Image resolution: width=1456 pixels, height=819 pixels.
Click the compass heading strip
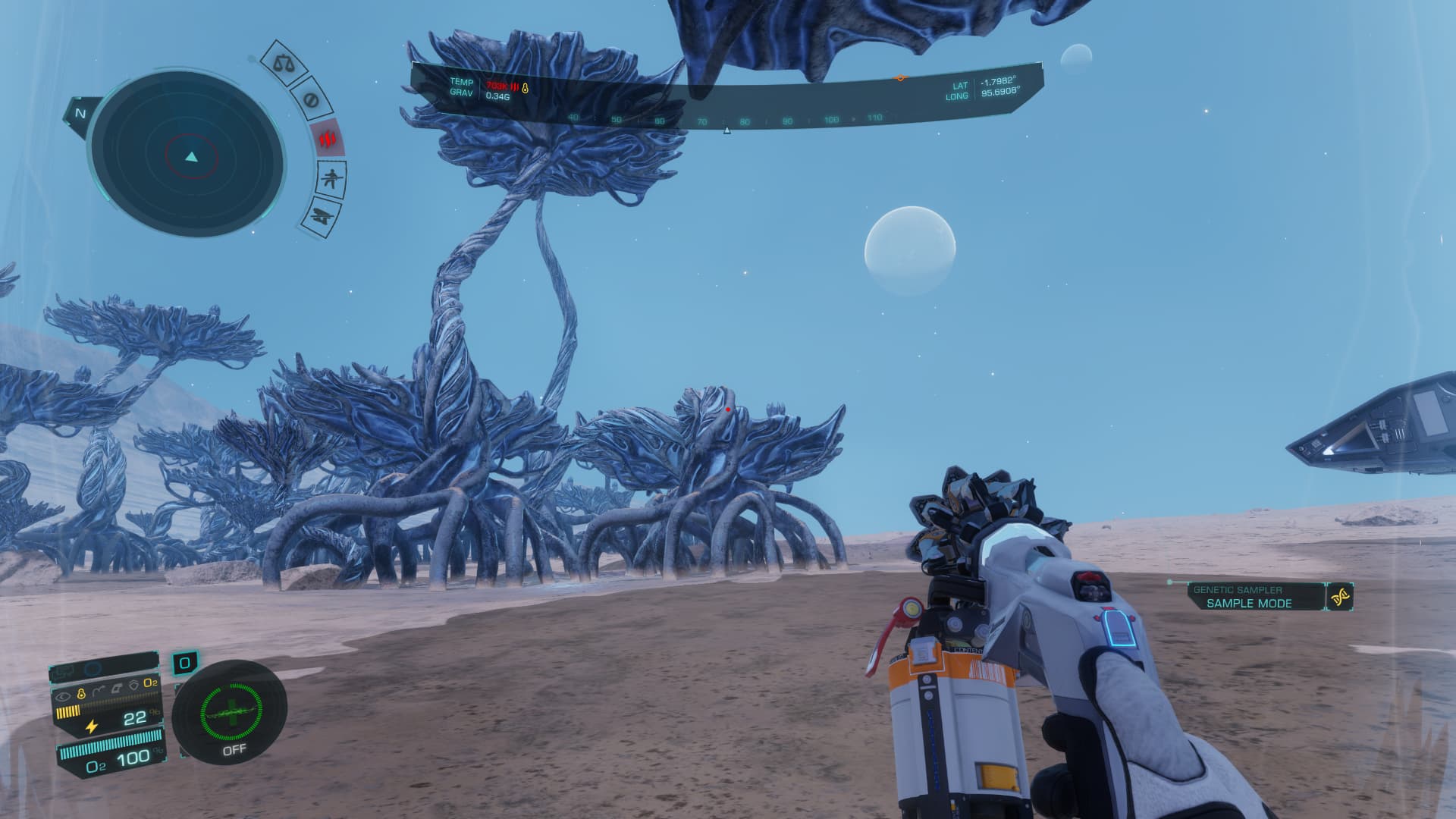point(724,119)
